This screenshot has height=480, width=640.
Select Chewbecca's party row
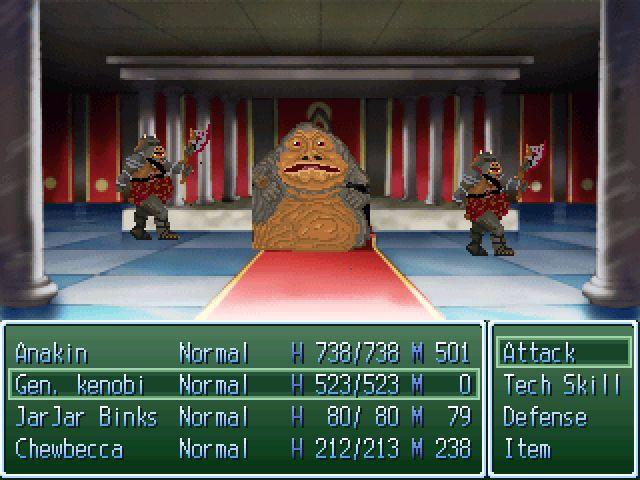[x=243, y=449]
